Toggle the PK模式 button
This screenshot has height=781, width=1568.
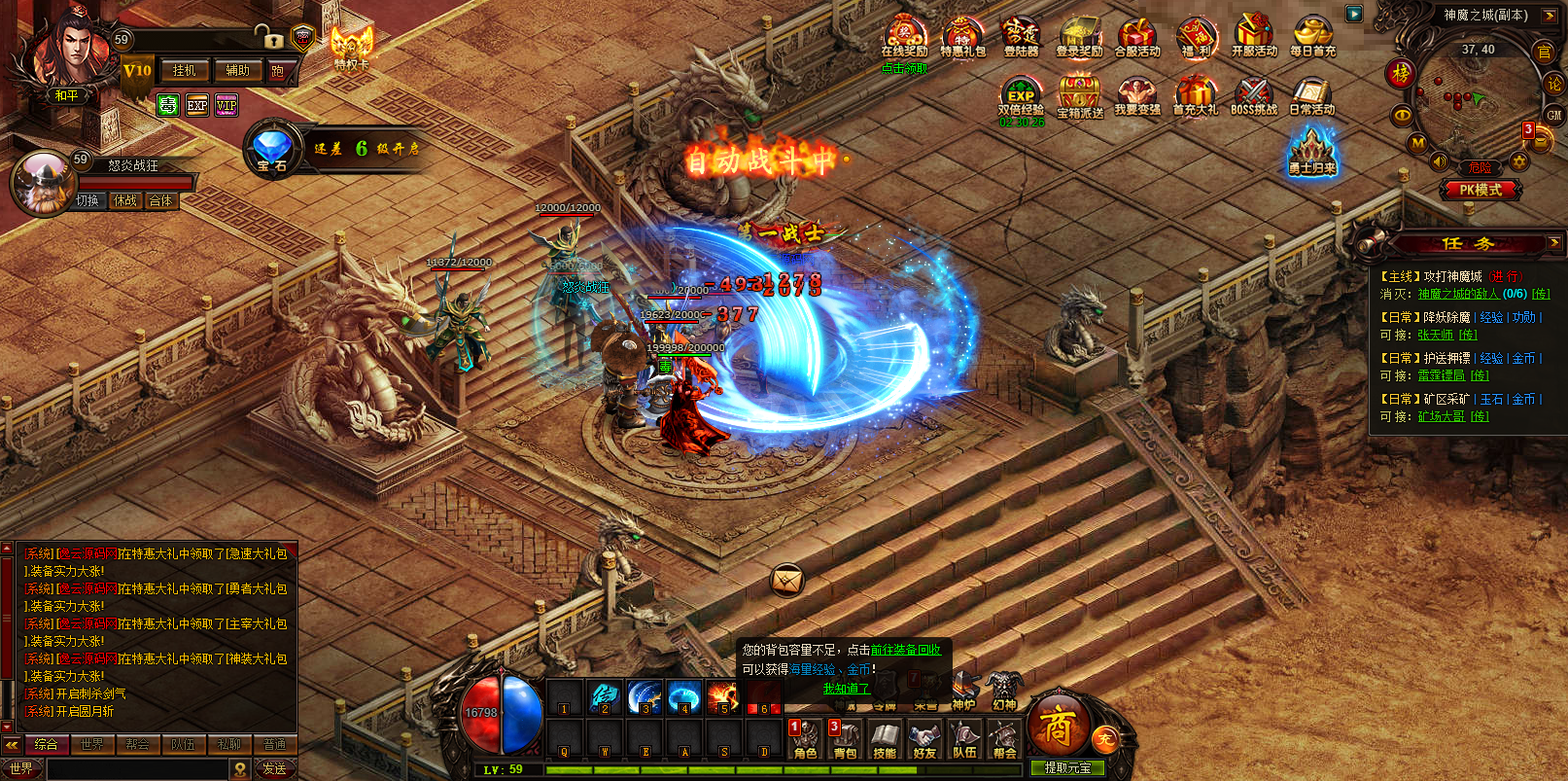pyautogui.click(x=1480, y=190)
